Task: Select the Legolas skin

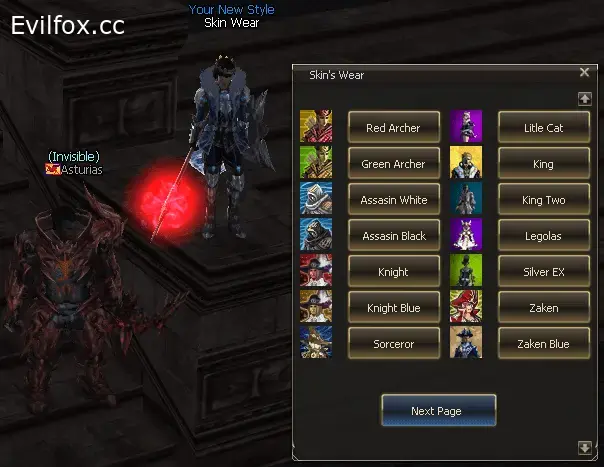Action: tap(544, 236)
